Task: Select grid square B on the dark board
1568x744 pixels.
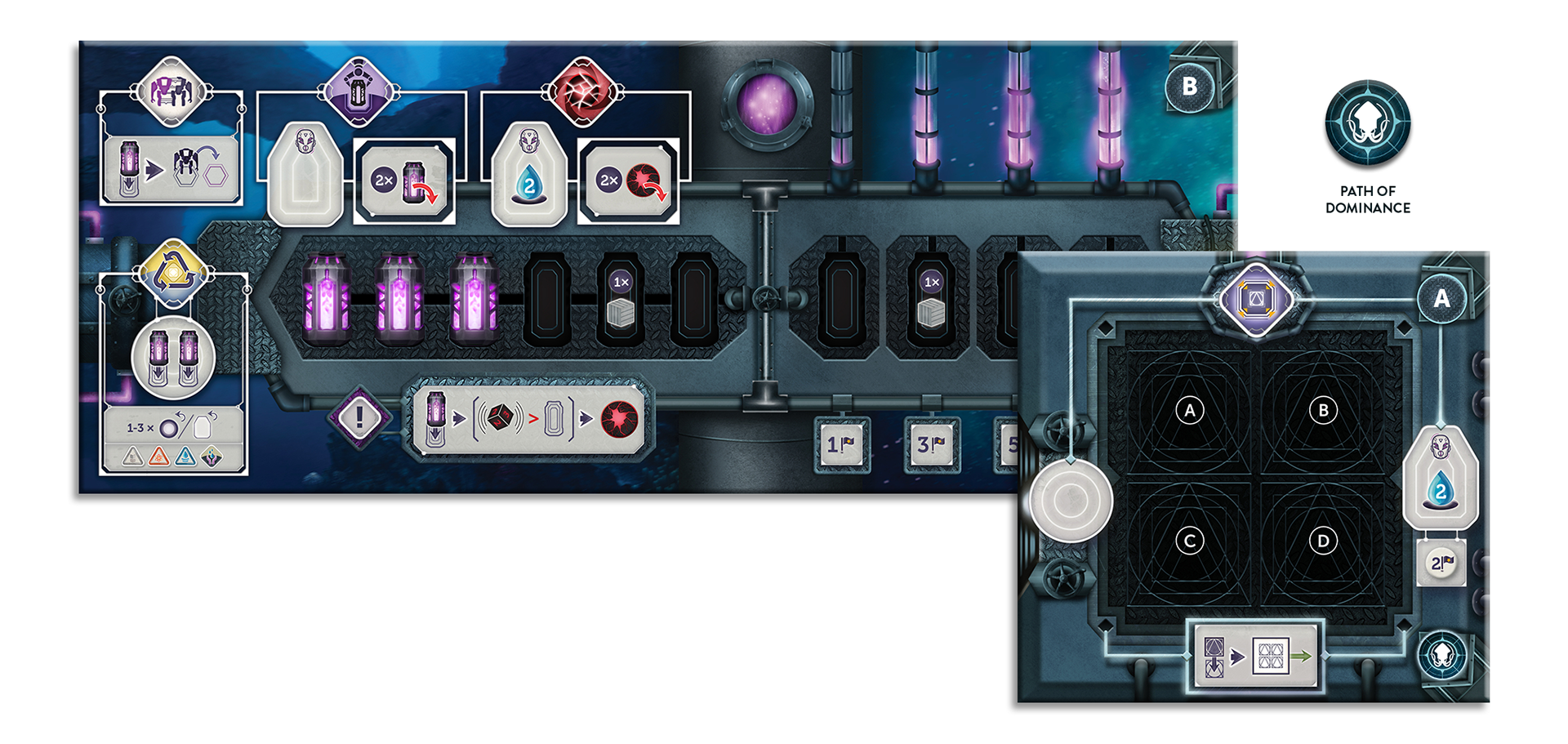Action: [1323, 410]
